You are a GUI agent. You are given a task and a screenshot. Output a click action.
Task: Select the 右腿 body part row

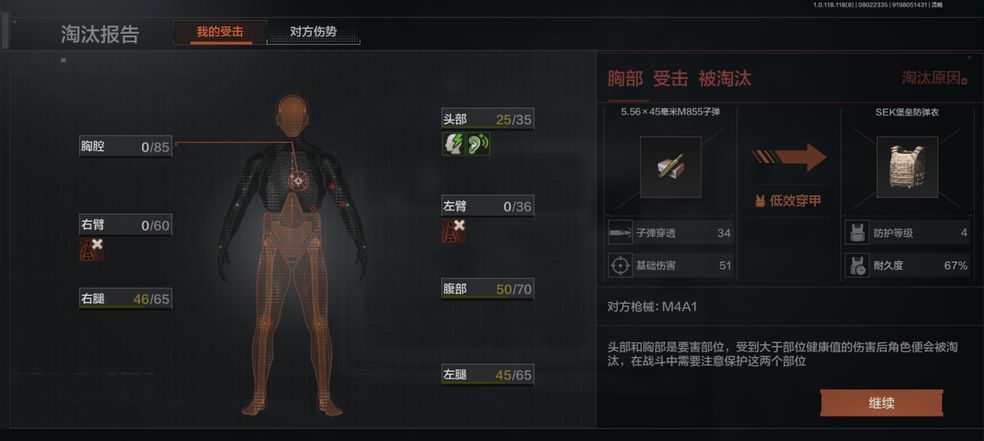pos(125,298)
